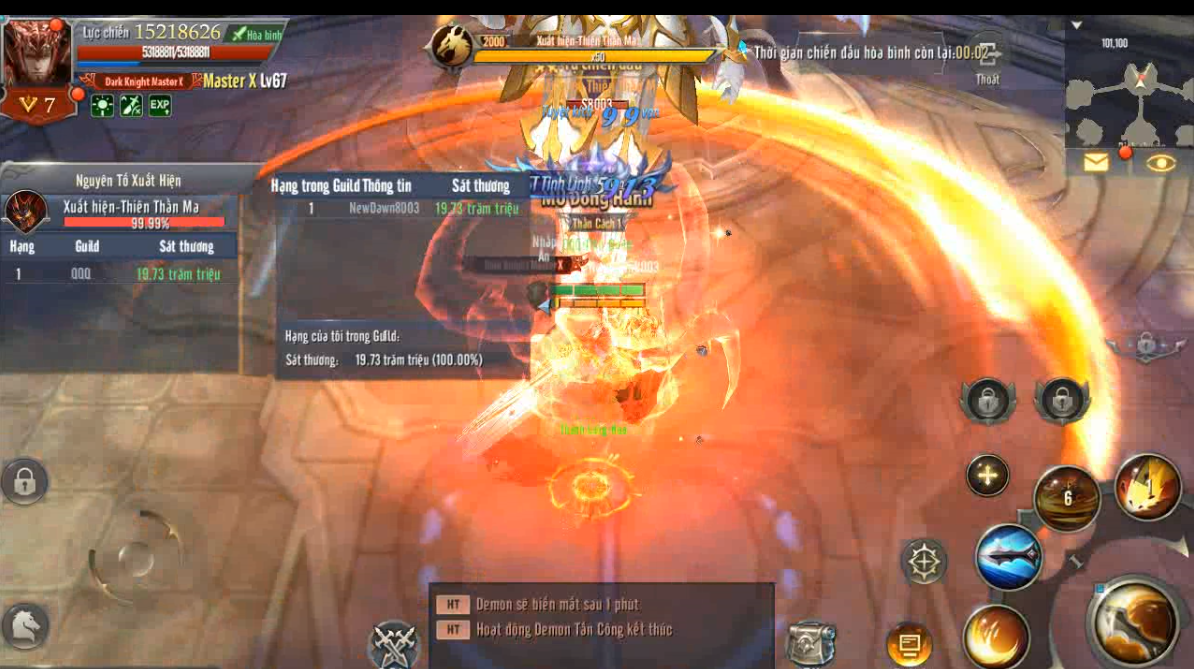Open the mail envelope icon

click(x=1096, y=162)
